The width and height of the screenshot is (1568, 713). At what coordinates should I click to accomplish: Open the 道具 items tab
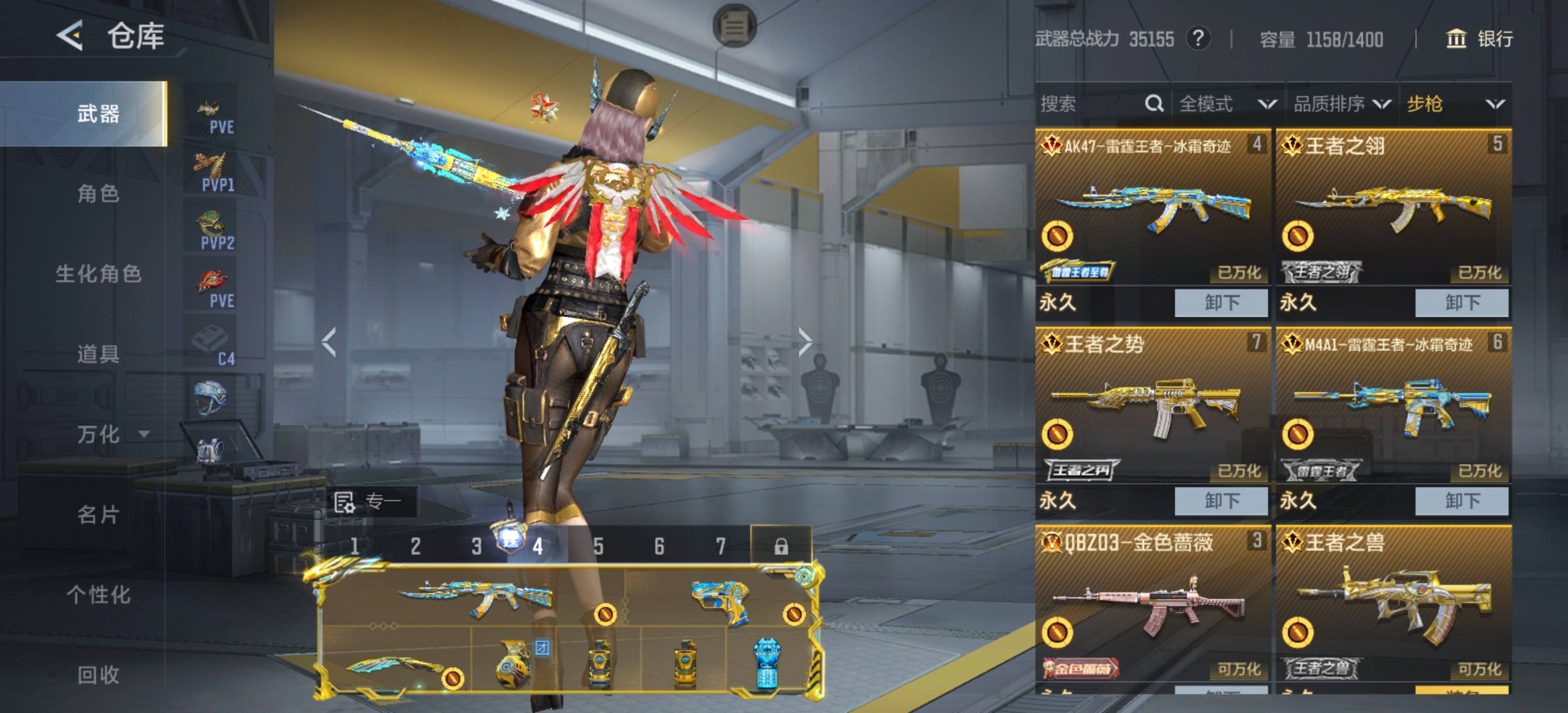point(98,354)
